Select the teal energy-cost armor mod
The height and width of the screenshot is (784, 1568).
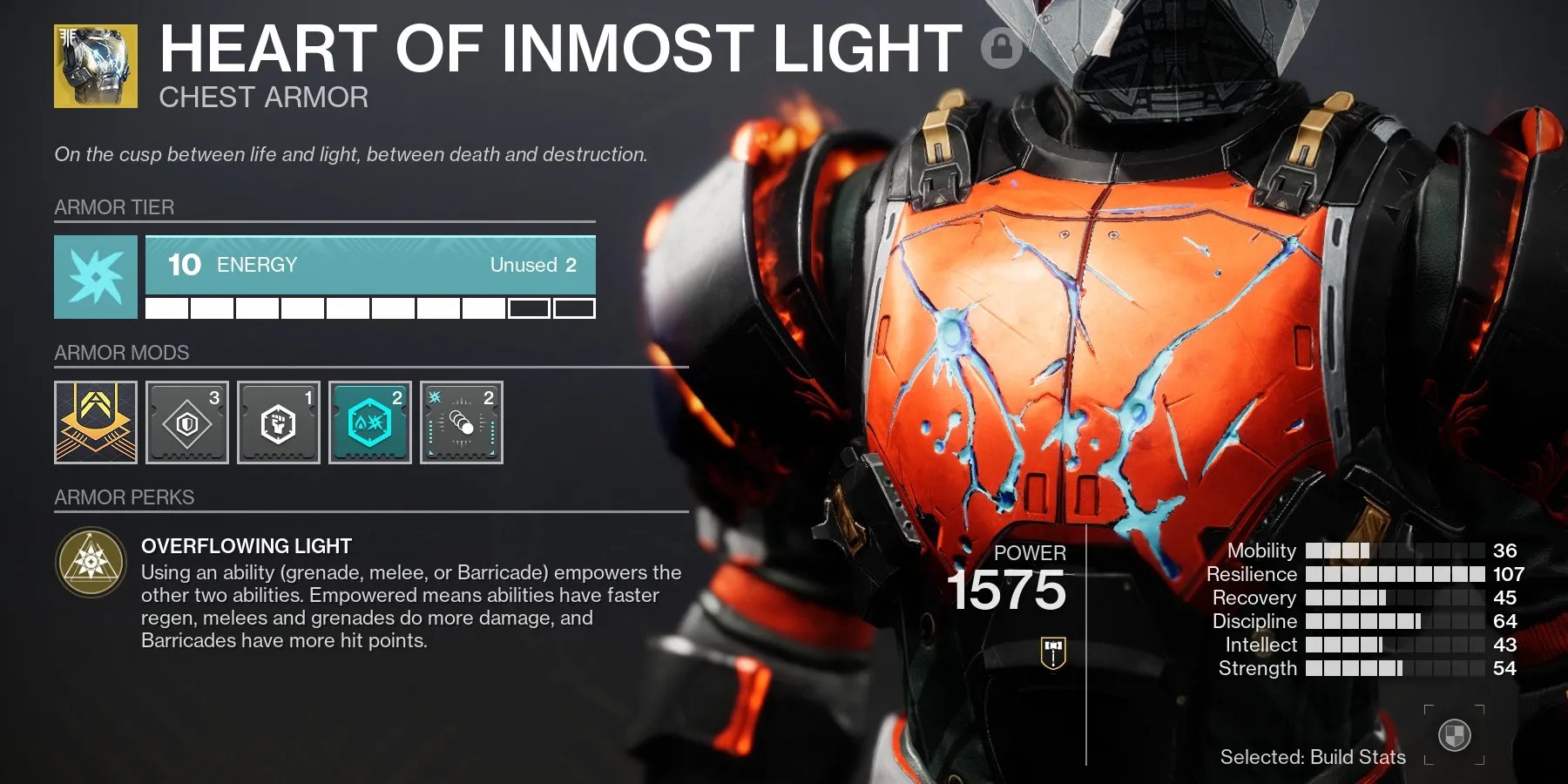[x=369, y=423]
